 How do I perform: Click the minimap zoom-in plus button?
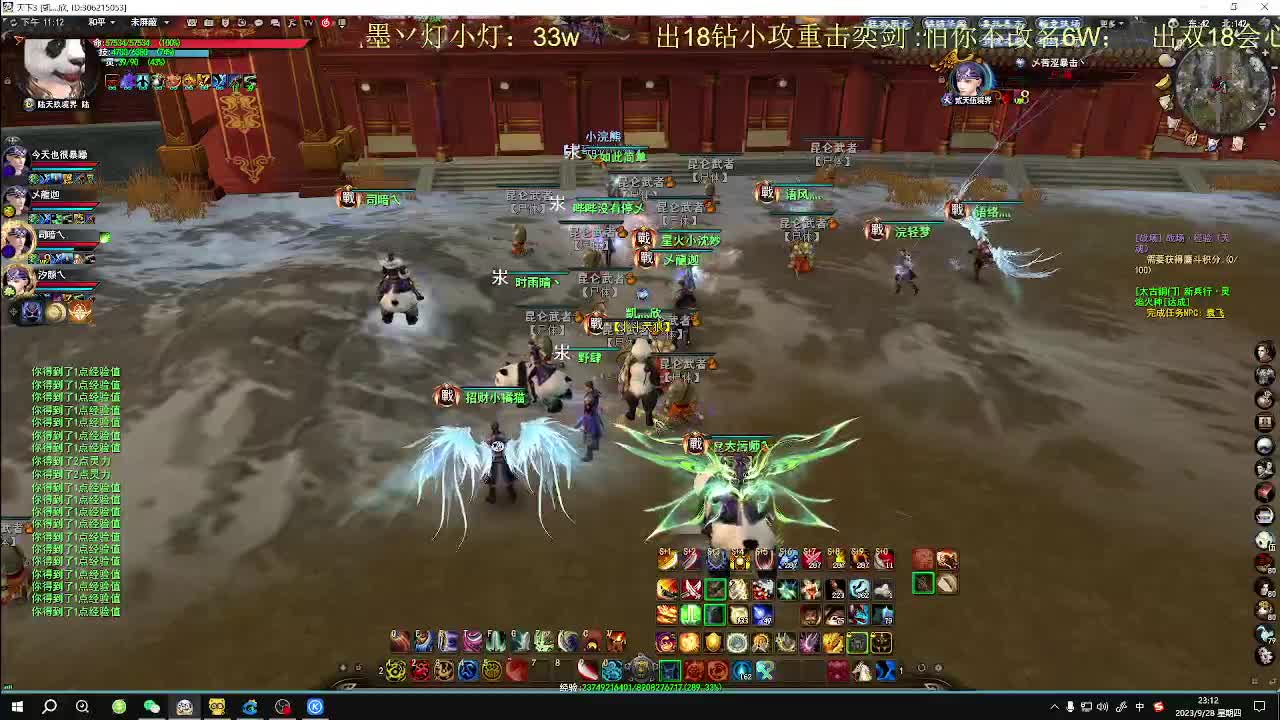coord(1265,52)
